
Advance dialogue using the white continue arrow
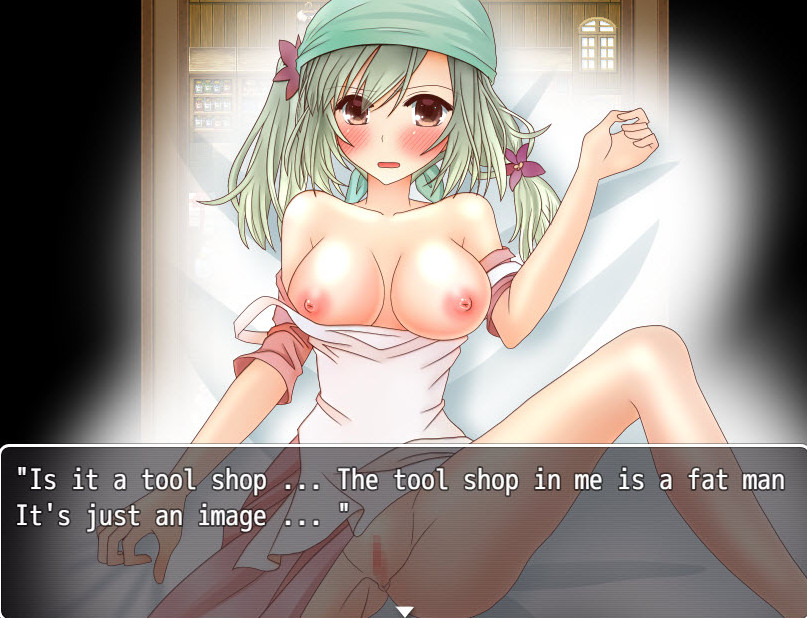(404, 610)
